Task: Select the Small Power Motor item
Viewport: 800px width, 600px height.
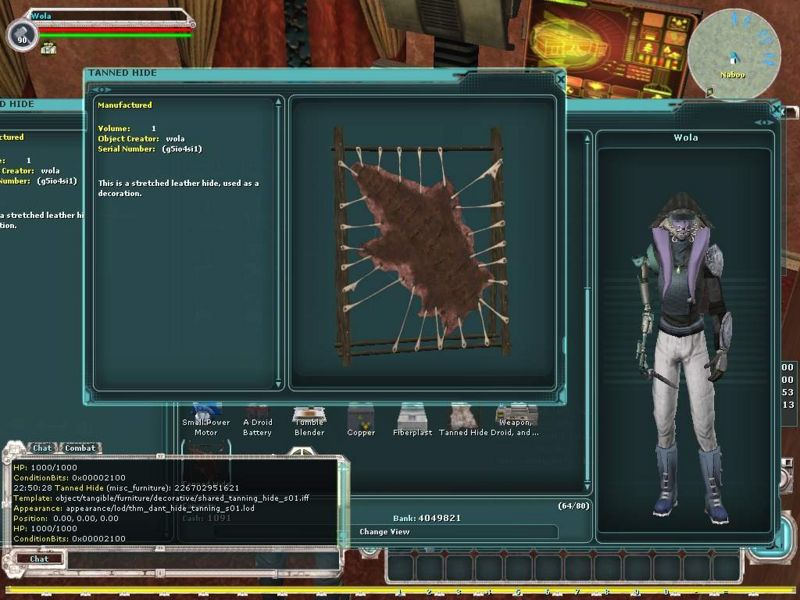Action: [x=206, y=417]
